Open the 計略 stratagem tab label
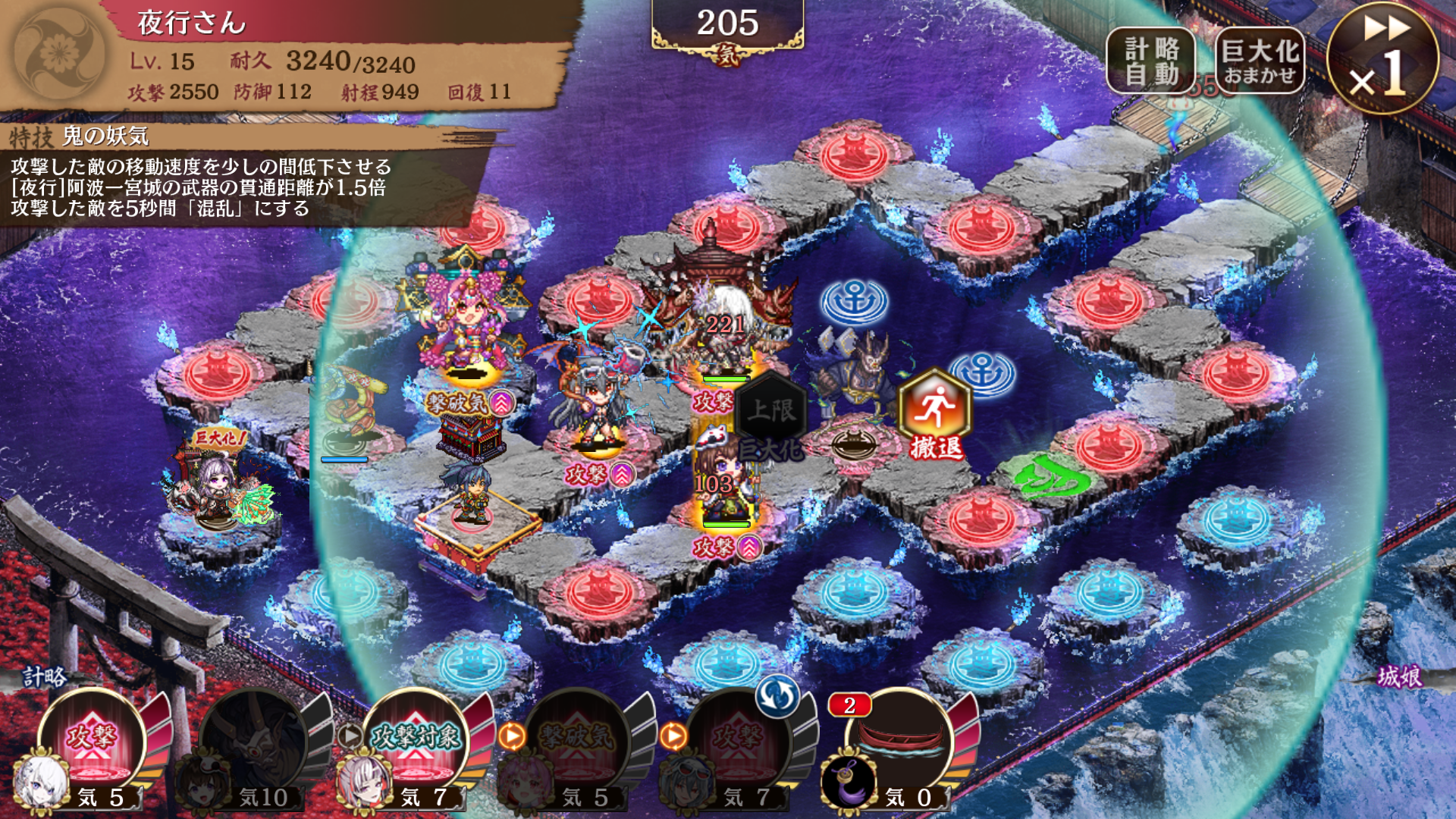Image resolution: width=1456 pixels, height=819 pixels. [44, 676]
